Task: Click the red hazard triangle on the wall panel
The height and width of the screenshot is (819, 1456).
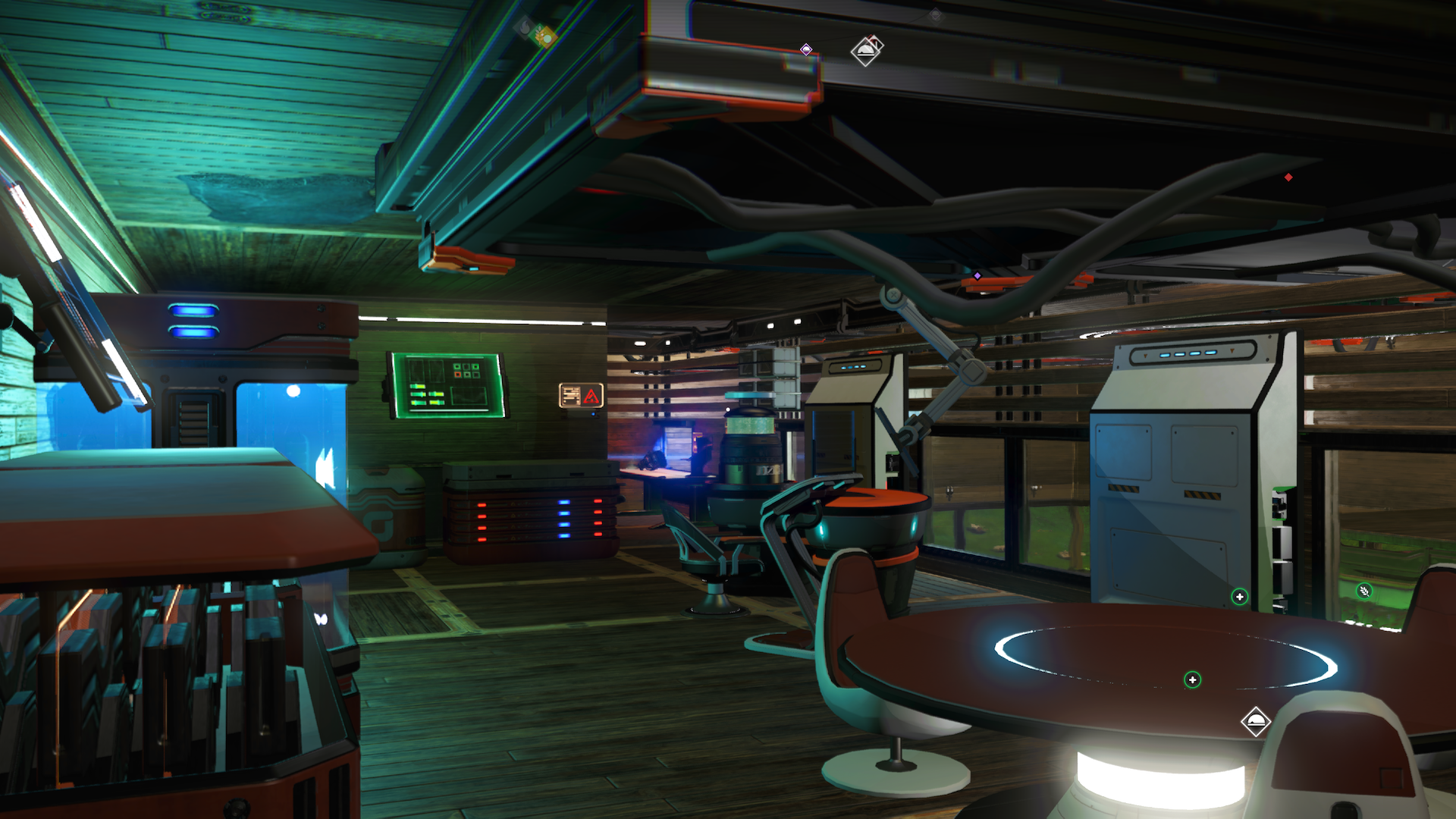Action: coord(591,394)
